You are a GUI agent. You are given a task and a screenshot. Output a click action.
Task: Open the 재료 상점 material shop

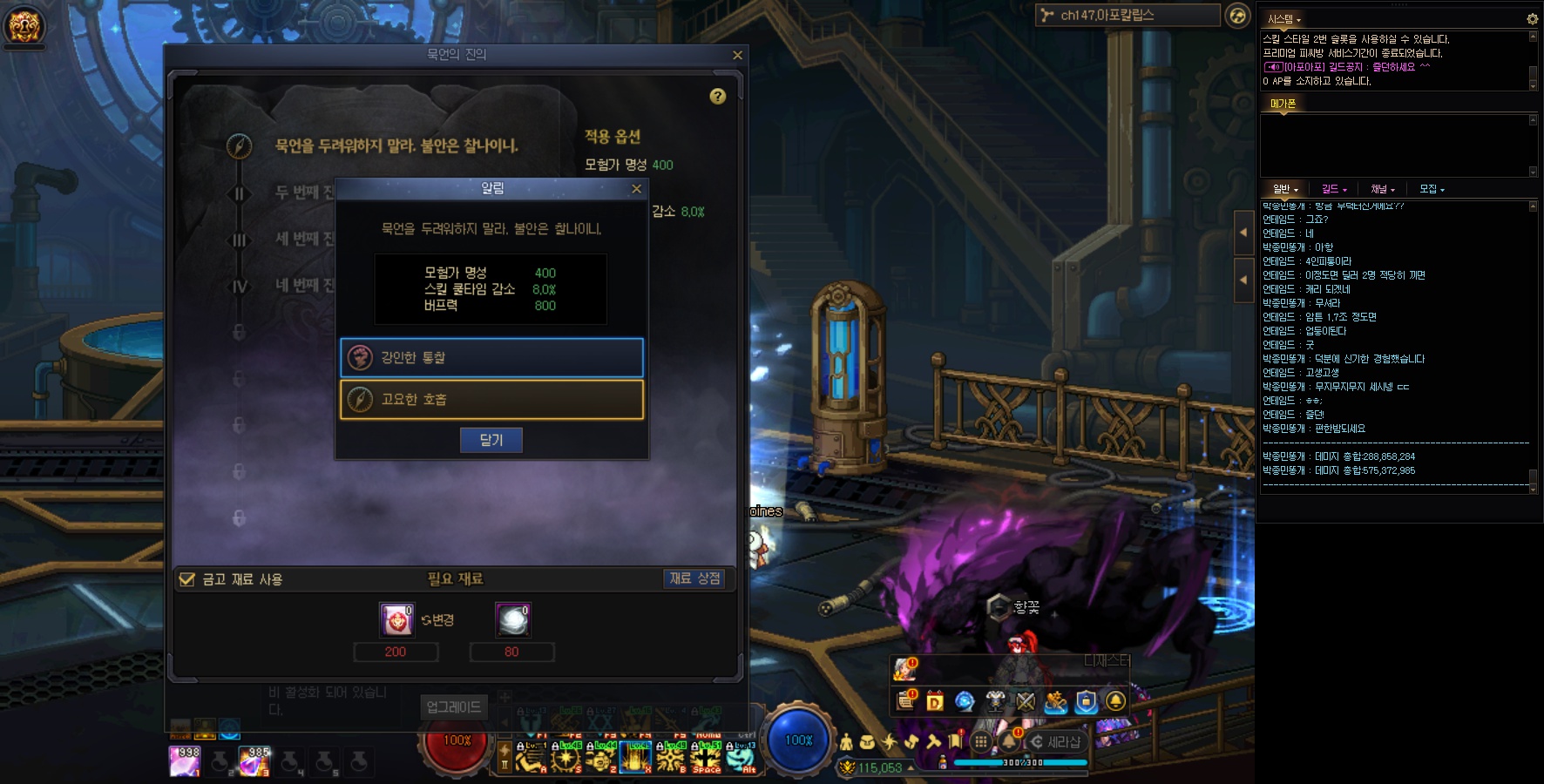(694, 578)
